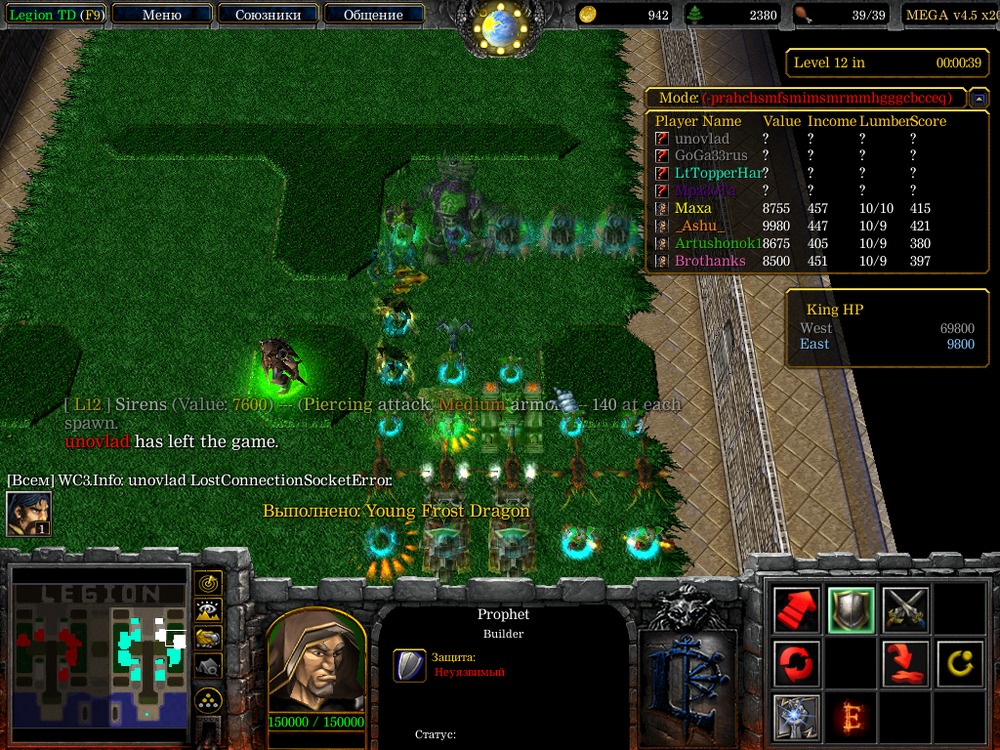The width and height of the screenshot is (1000, 750).
Task: Open the Общение chat log
Action: tap(373, 15)
